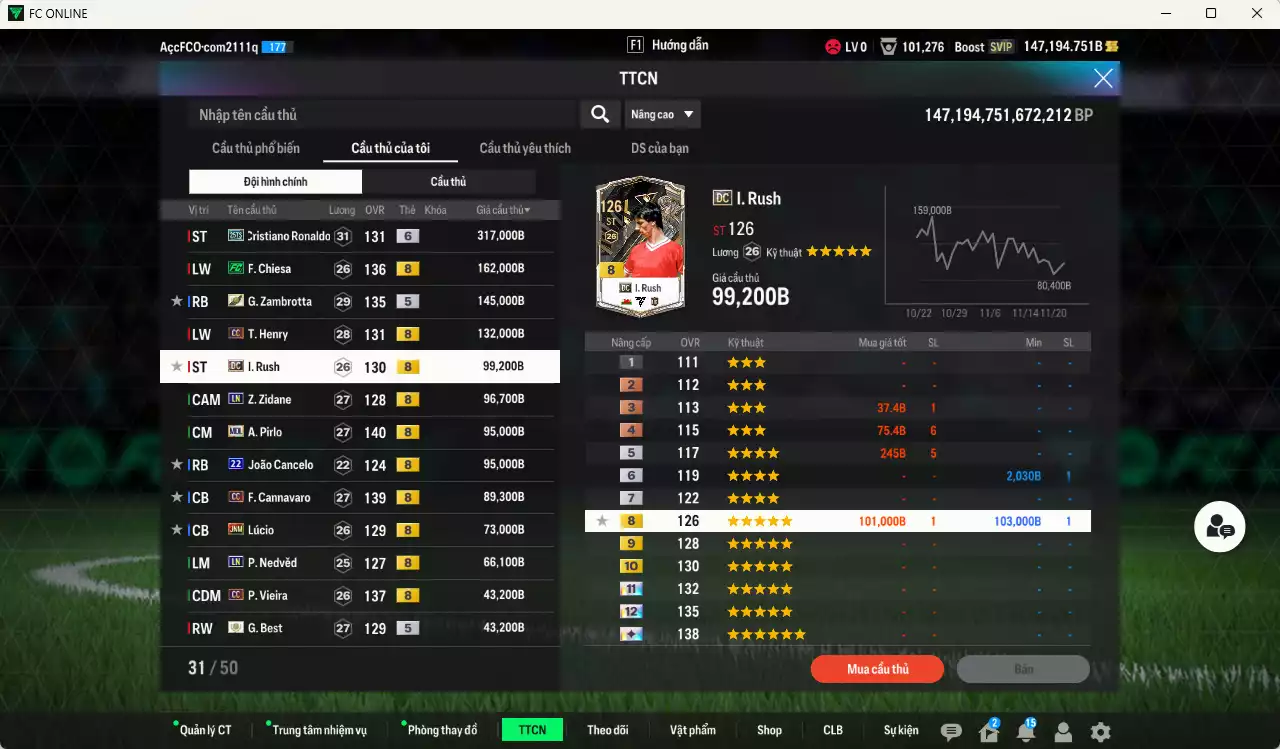
Task: Toggle the star next to F. Cannavaro
Action: tap(176, 497)
